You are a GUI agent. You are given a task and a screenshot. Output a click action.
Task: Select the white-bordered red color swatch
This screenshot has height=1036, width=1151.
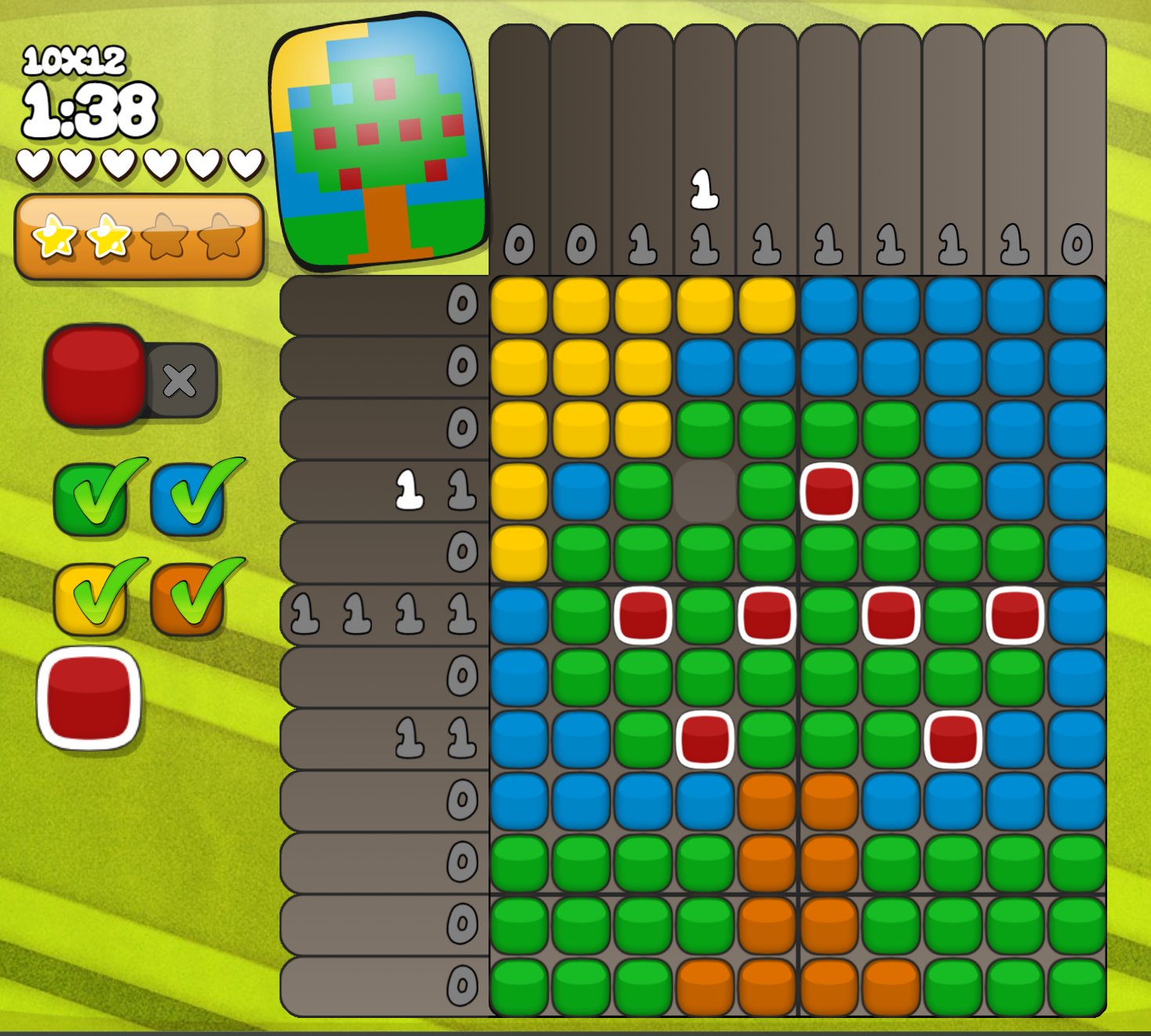[89, 698]
